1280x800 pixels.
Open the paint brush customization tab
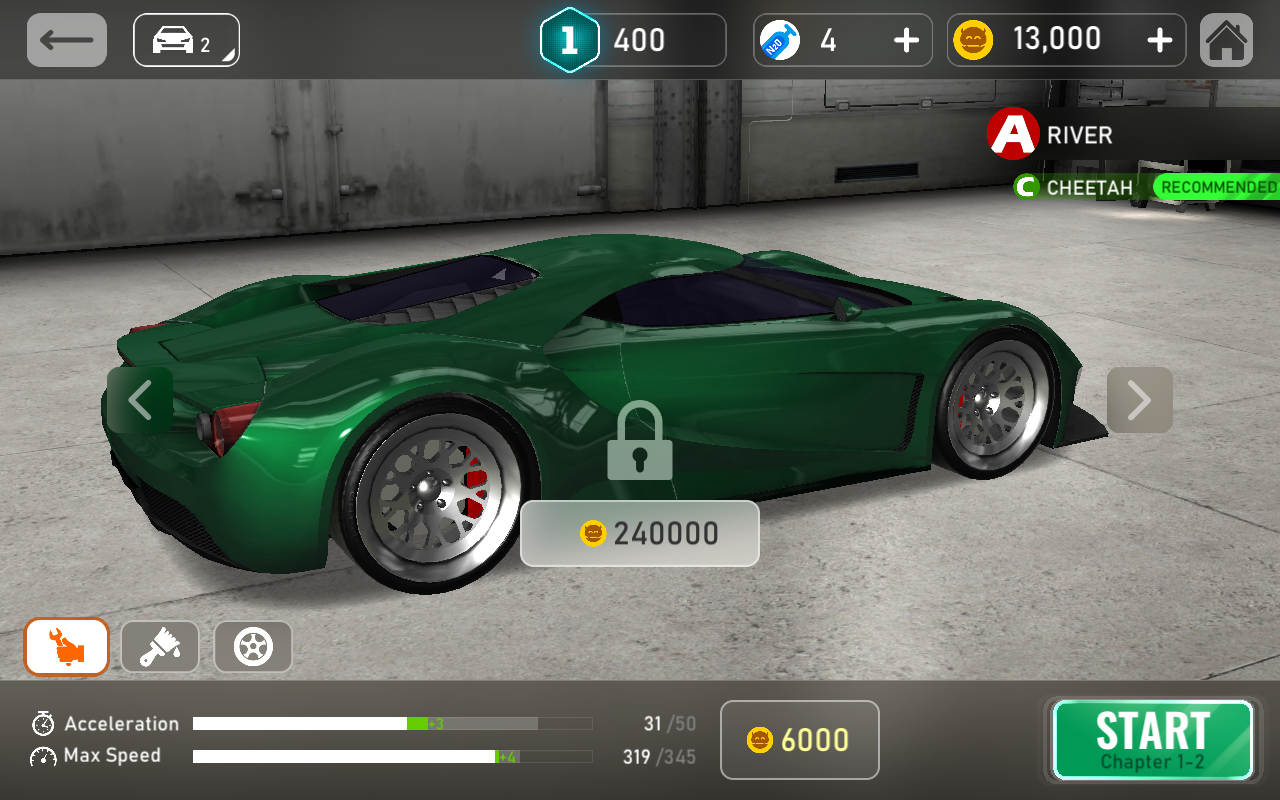coord(160,647)
